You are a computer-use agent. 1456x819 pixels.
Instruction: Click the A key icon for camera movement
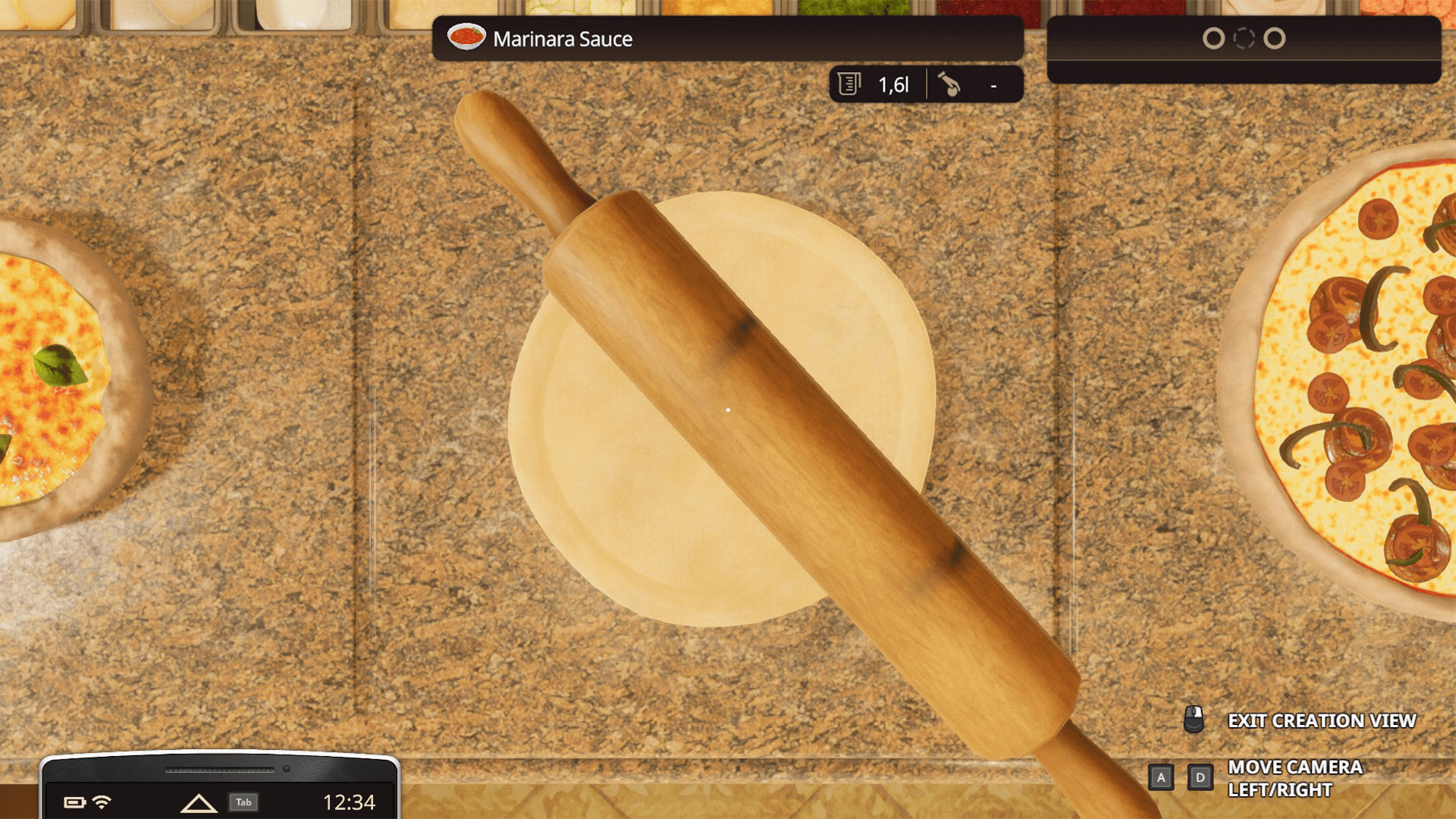(x=1161, y=777)
